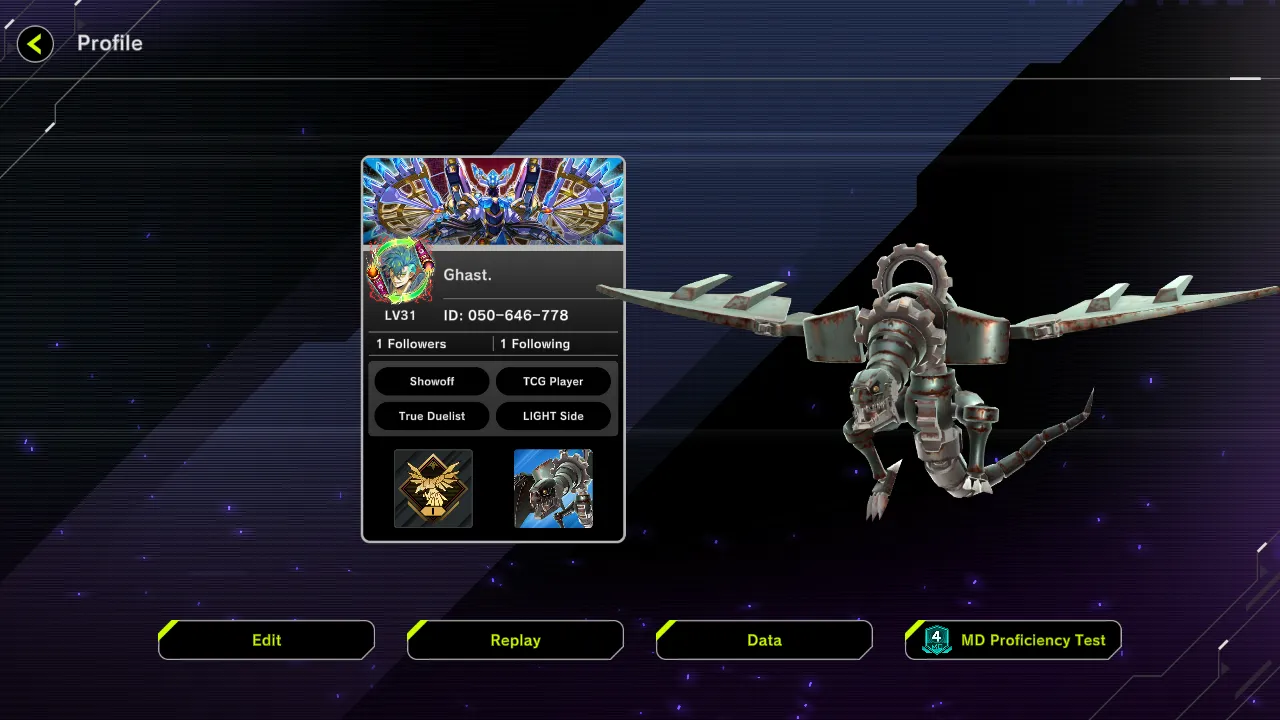Click the 1 Followers count

[411, 344]
